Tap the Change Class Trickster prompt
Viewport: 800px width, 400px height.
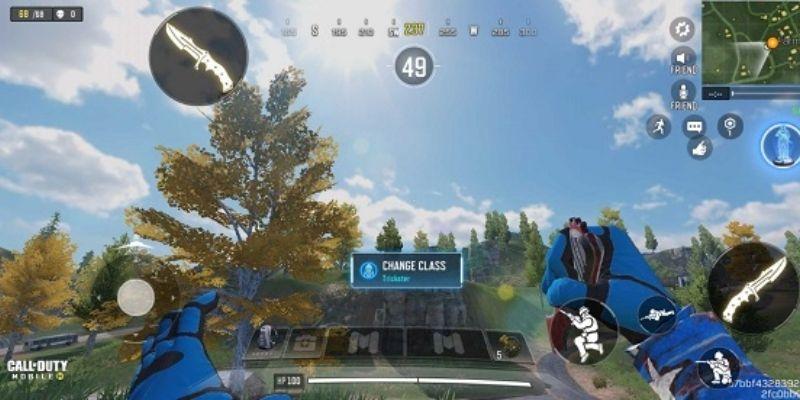pyautogui.click(x=406, y=270)
